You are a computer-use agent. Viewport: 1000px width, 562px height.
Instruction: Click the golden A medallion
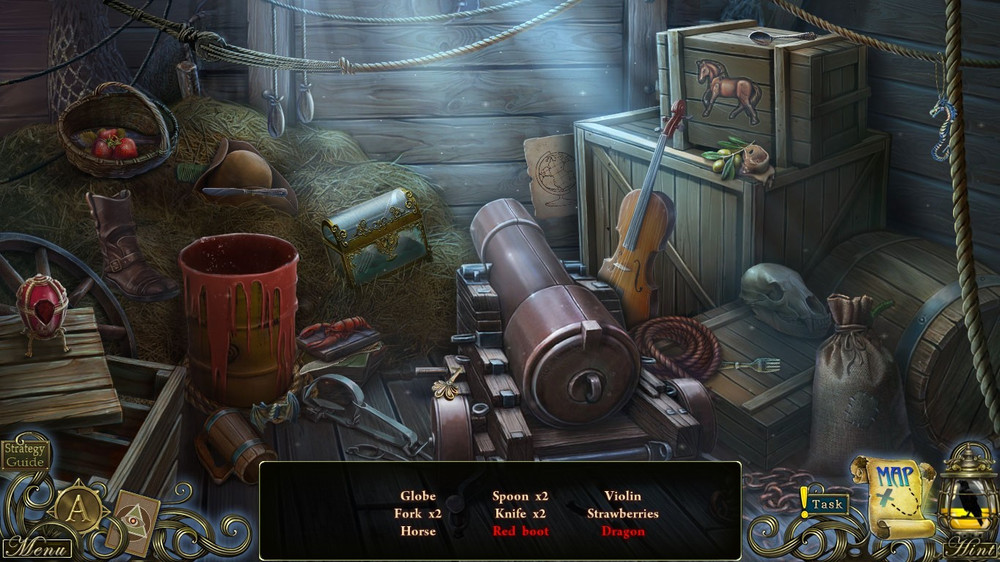pos(75,507)
